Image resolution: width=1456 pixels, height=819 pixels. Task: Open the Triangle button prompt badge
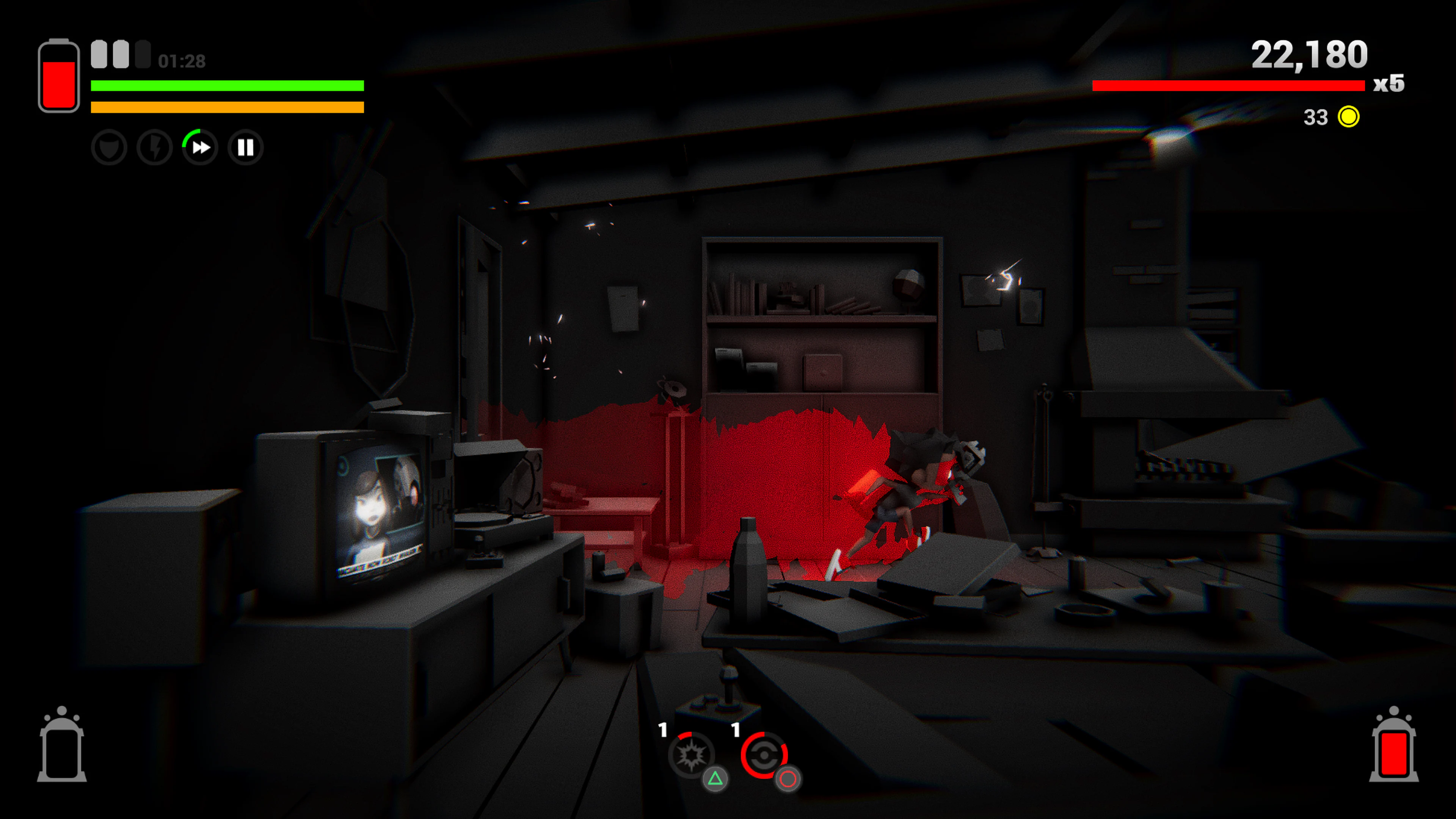point(715,781)
